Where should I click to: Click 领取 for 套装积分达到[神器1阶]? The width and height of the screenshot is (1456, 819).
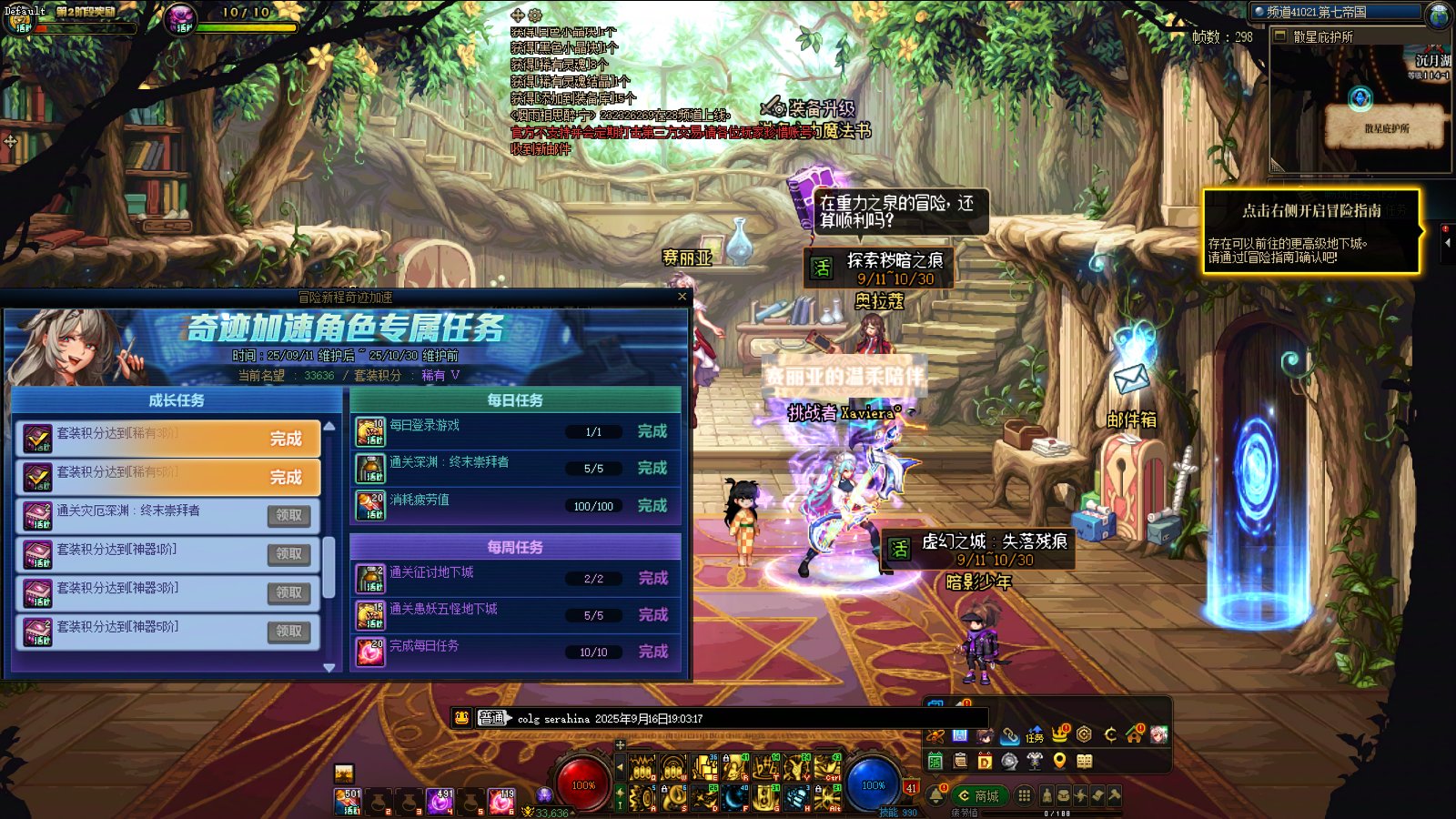click(289, 554)
